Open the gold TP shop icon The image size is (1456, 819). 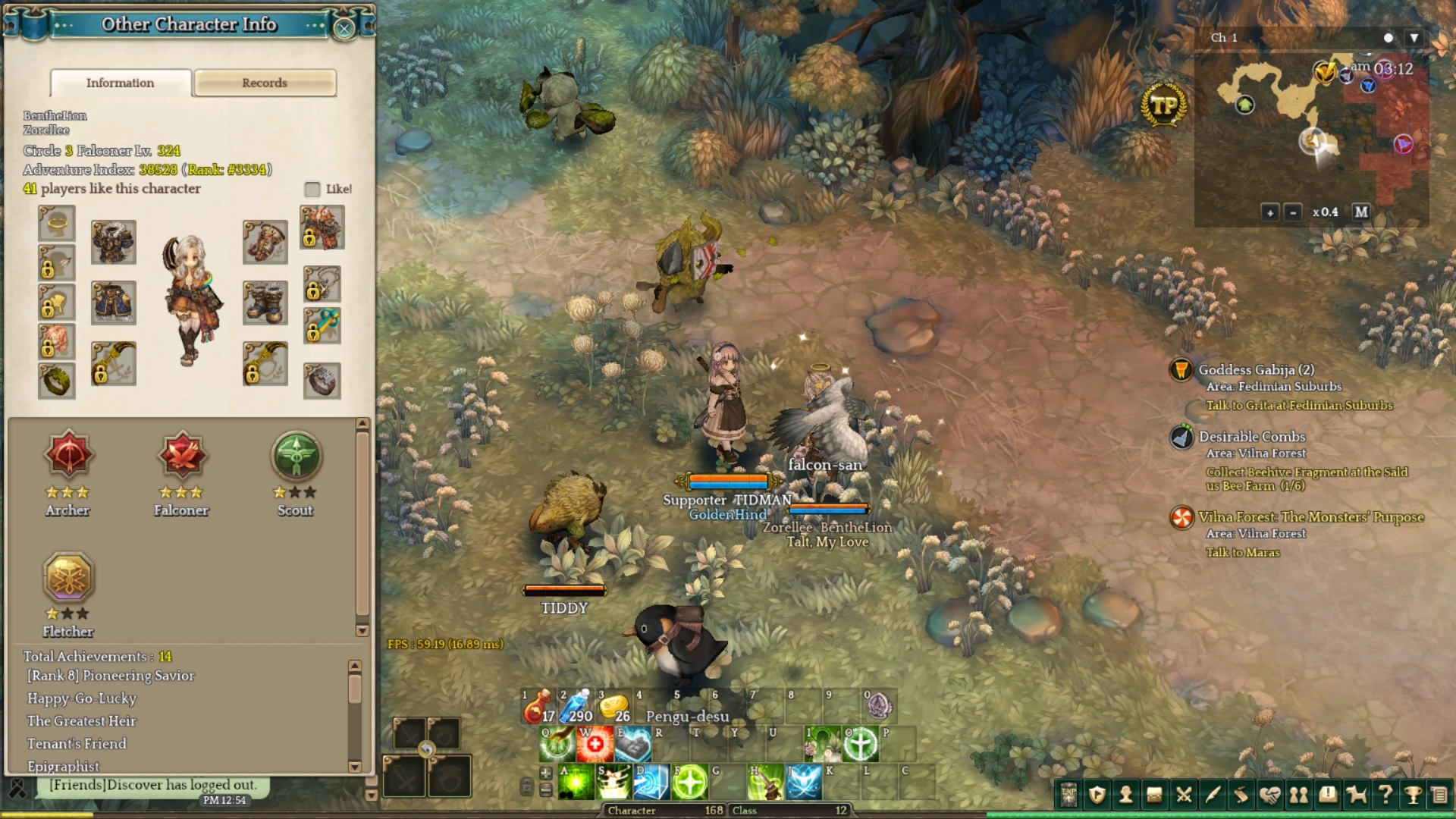(x=1163, y=105)
